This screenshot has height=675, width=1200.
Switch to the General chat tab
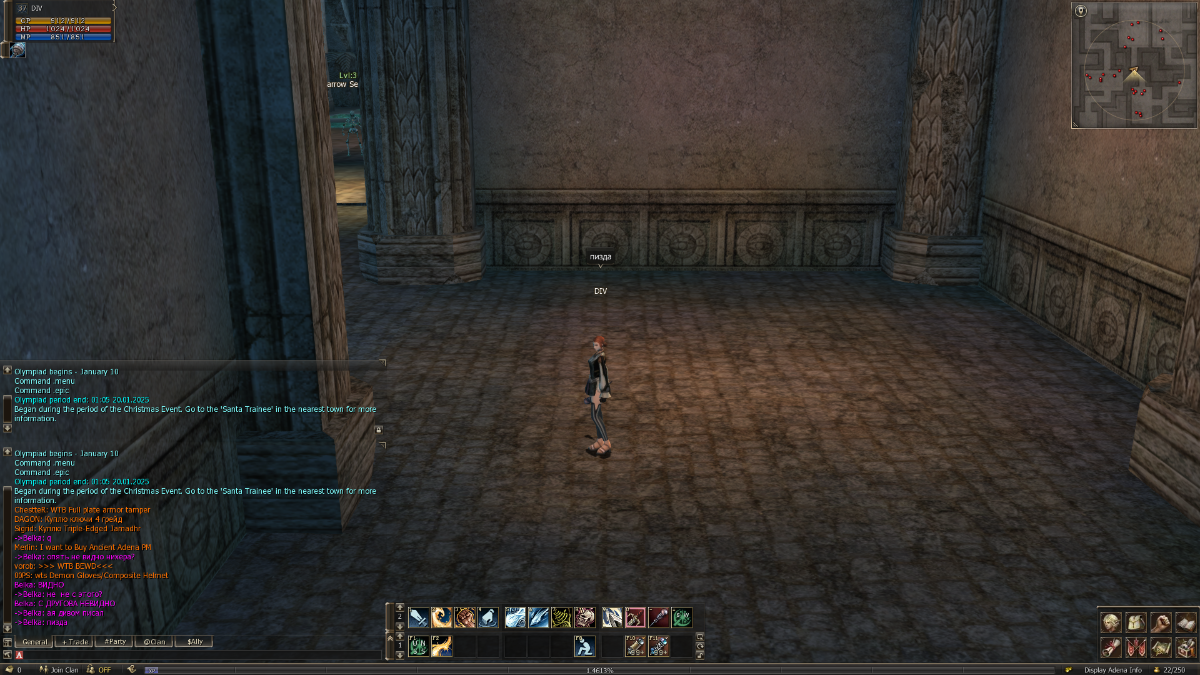pyautogui.click(x=34, y=641)
